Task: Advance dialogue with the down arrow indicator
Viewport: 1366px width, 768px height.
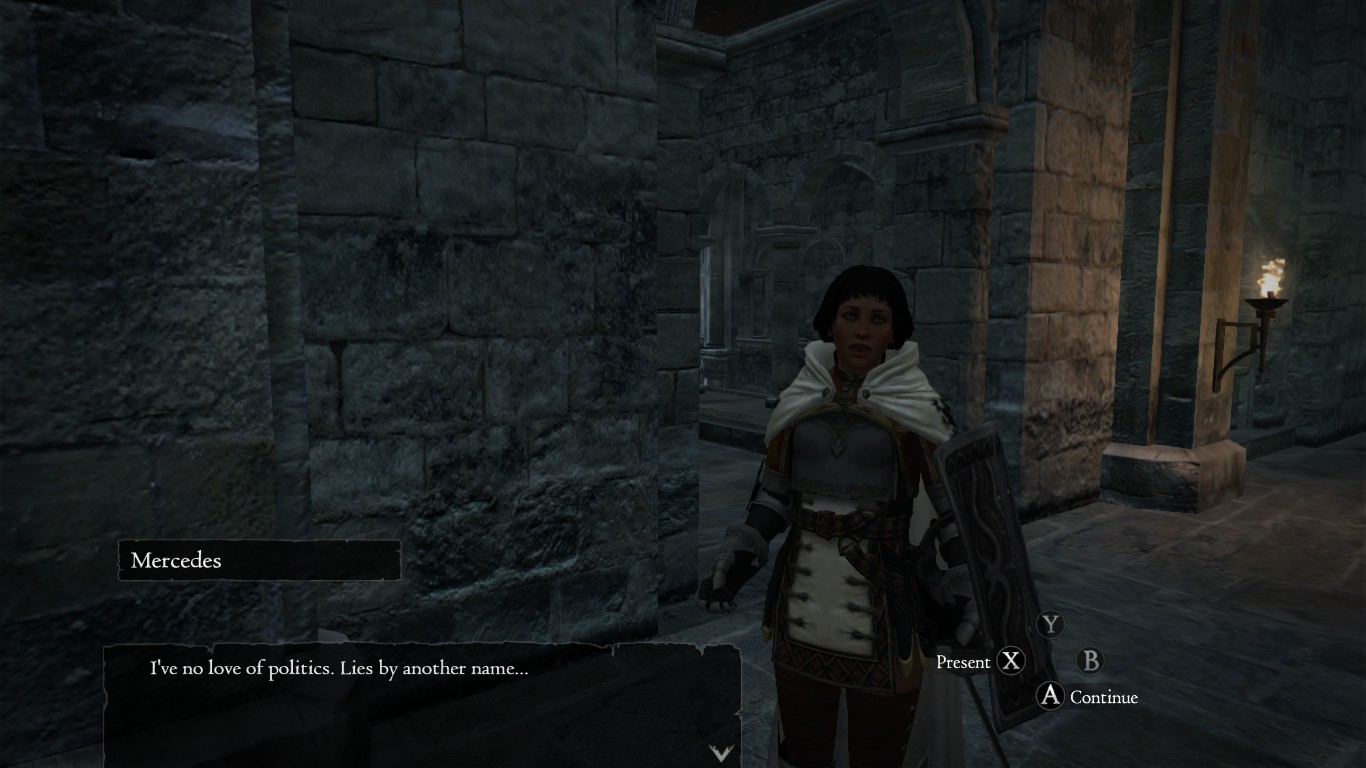Action: 721,753
